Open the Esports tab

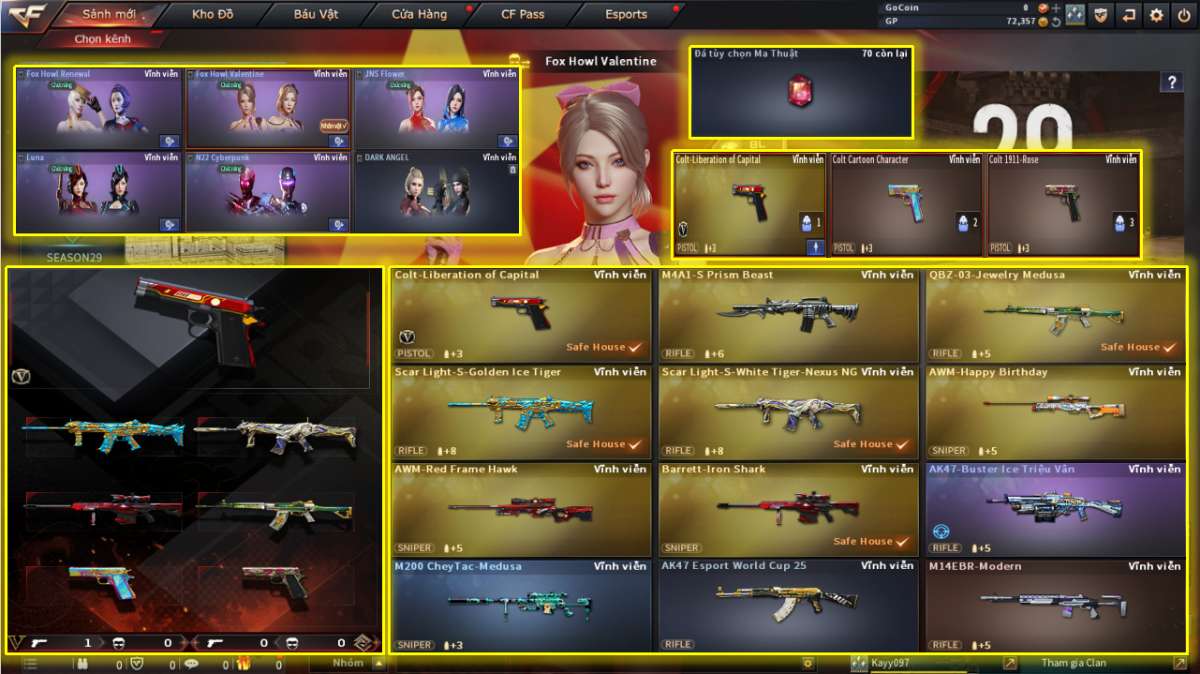click(x=626, y=14)
